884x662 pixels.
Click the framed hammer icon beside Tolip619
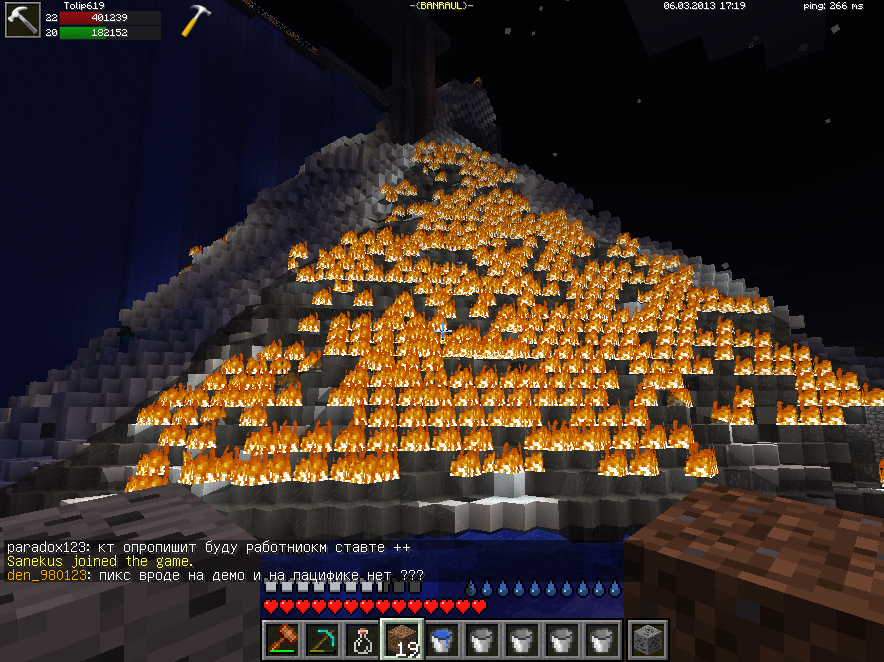click(x=21, y=20)
